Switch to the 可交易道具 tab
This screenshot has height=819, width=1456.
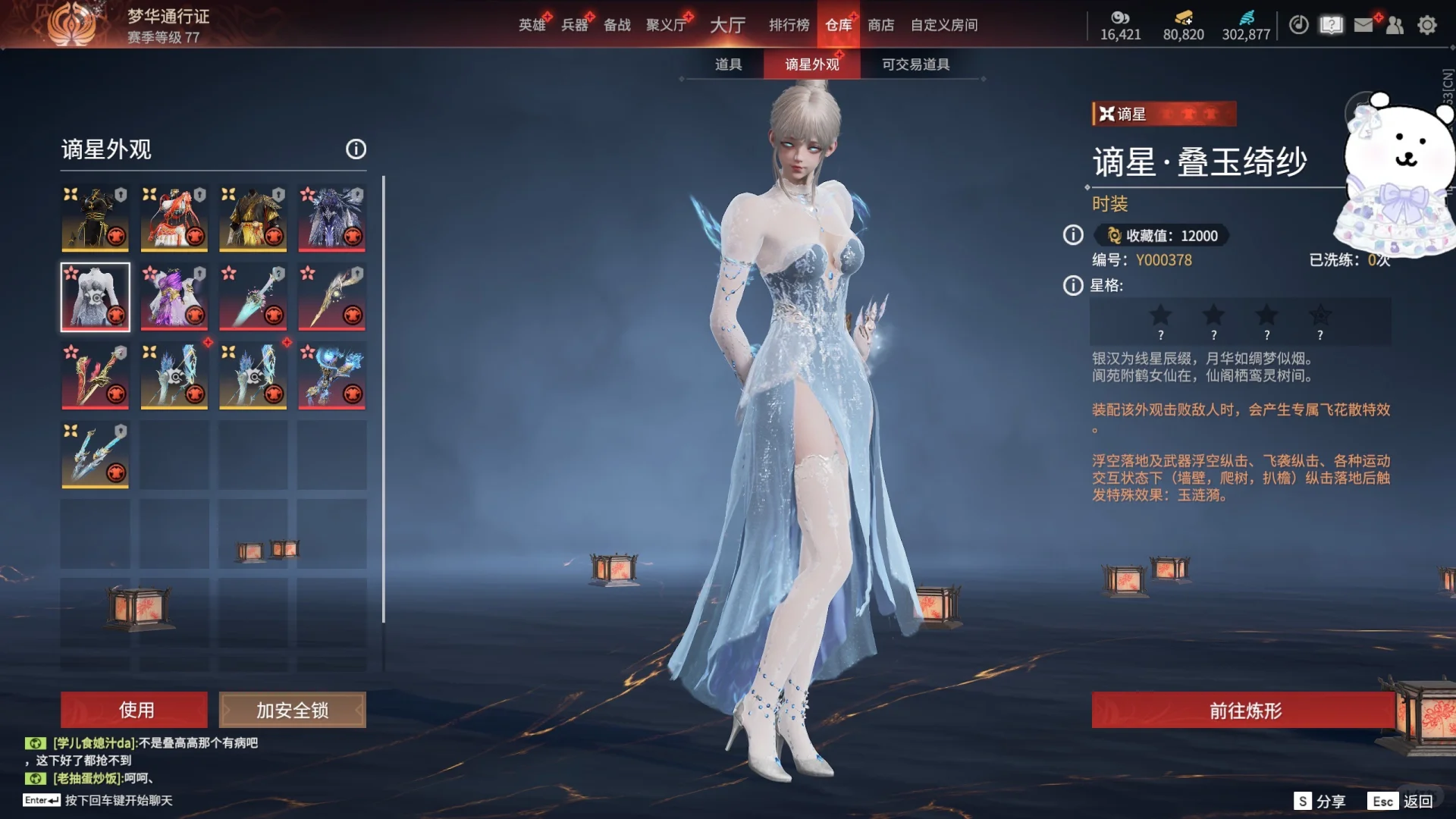[915, 64]
